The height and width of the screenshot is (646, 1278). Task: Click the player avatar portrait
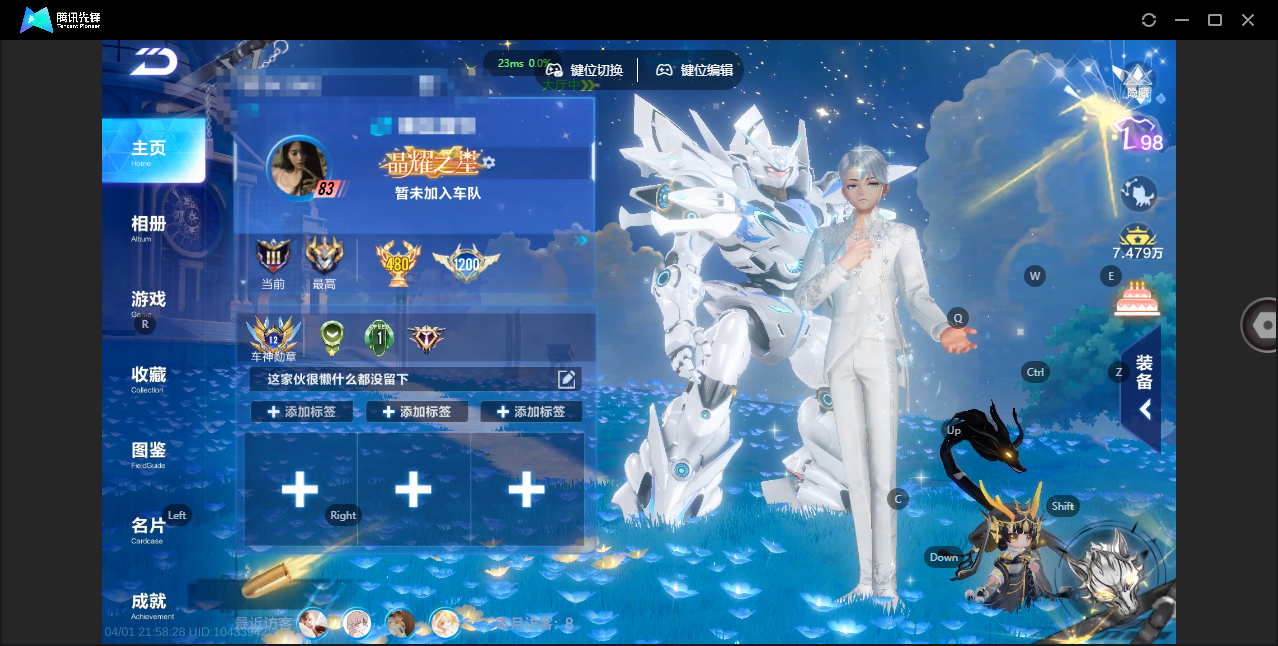tap(298, 167)
